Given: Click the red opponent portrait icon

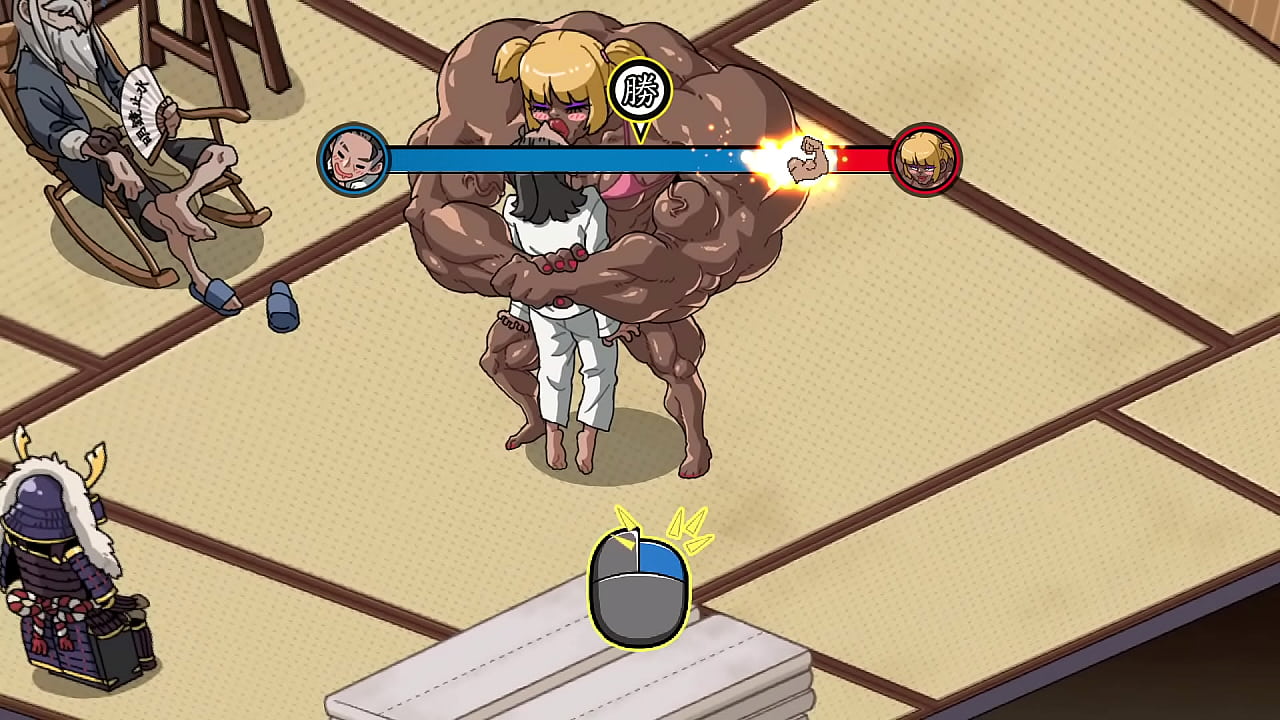Looking at the screenshot, I should point(925,160).
